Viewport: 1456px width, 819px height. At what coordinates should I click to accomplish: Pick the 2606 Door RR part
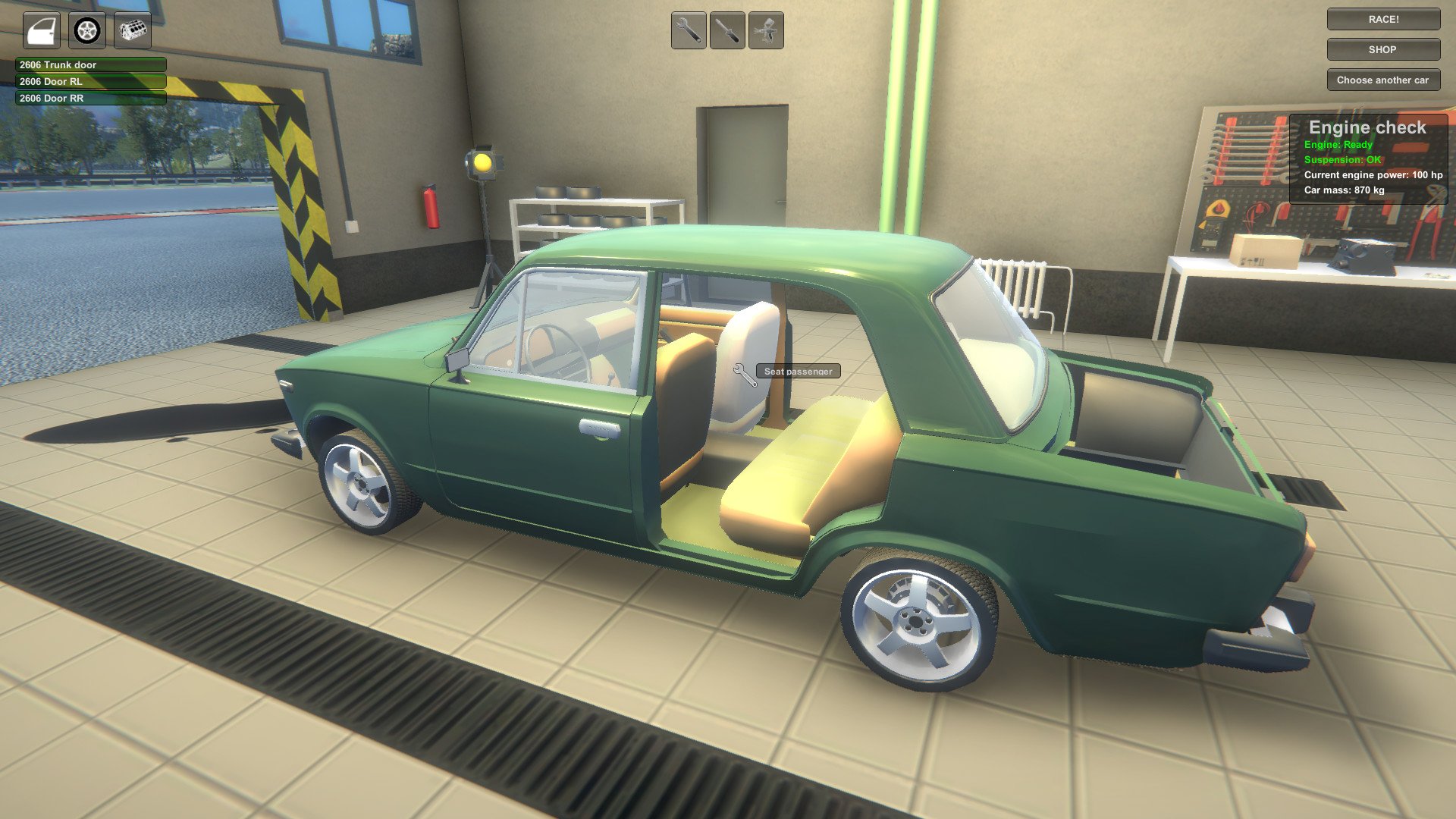[90, 99]
